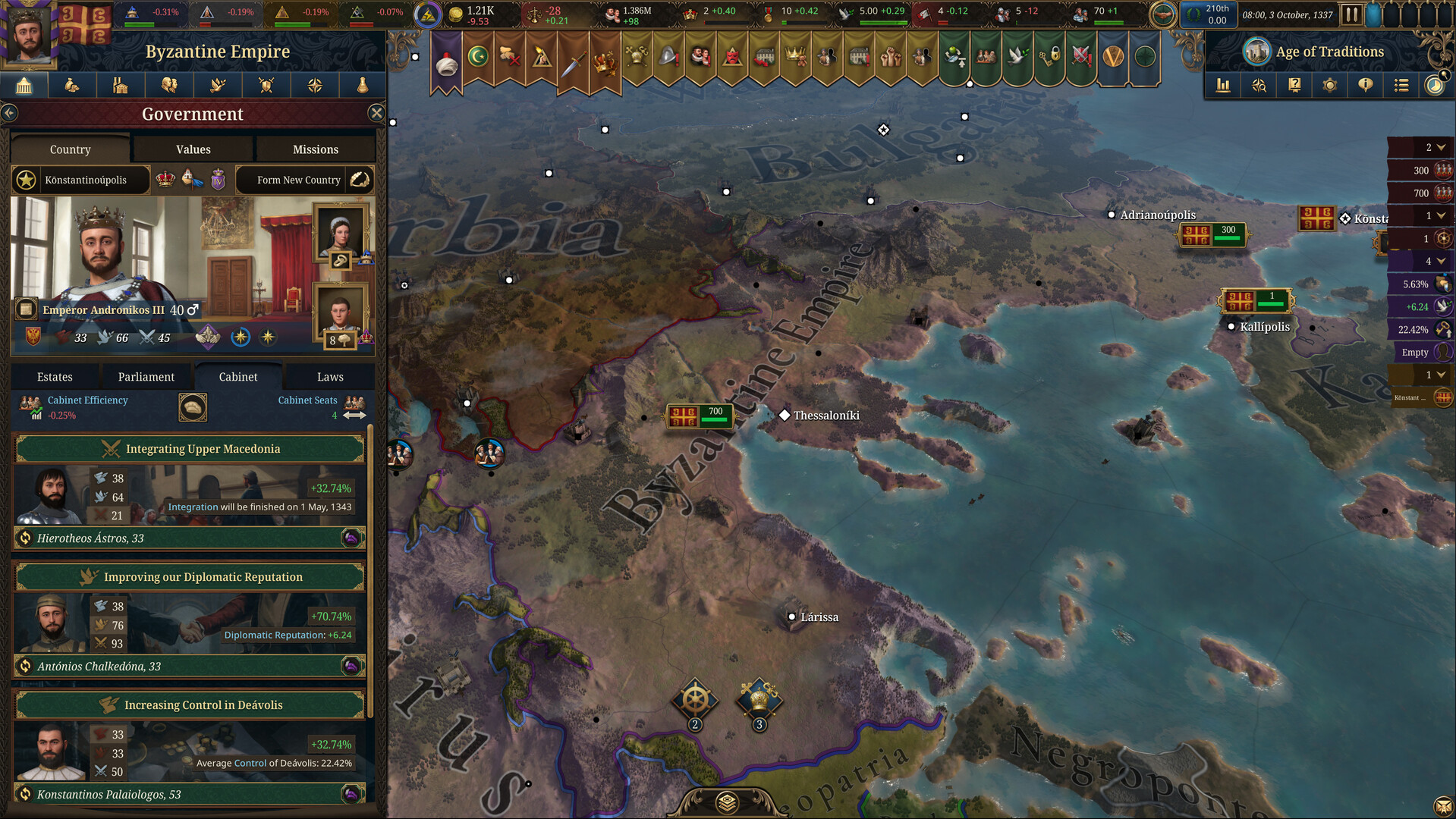The width and height of the screenshot is (1456, 819).
Task: Open the information bubble icon
Action: tap(1365, 85)
